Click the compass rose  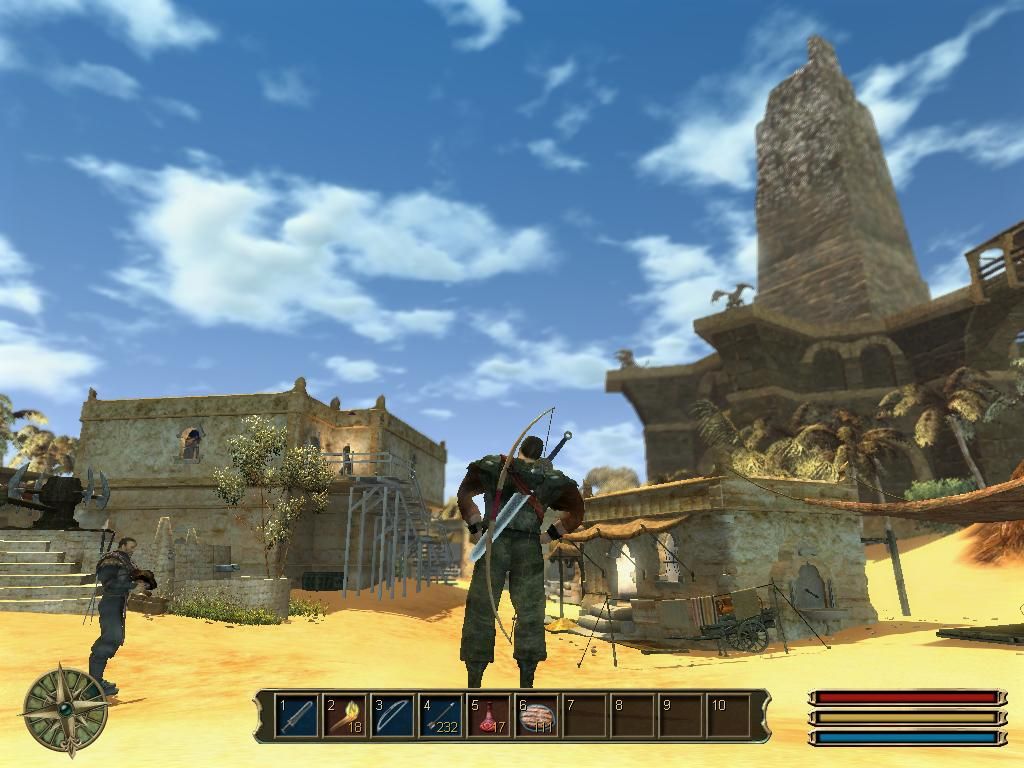[65, 709]
